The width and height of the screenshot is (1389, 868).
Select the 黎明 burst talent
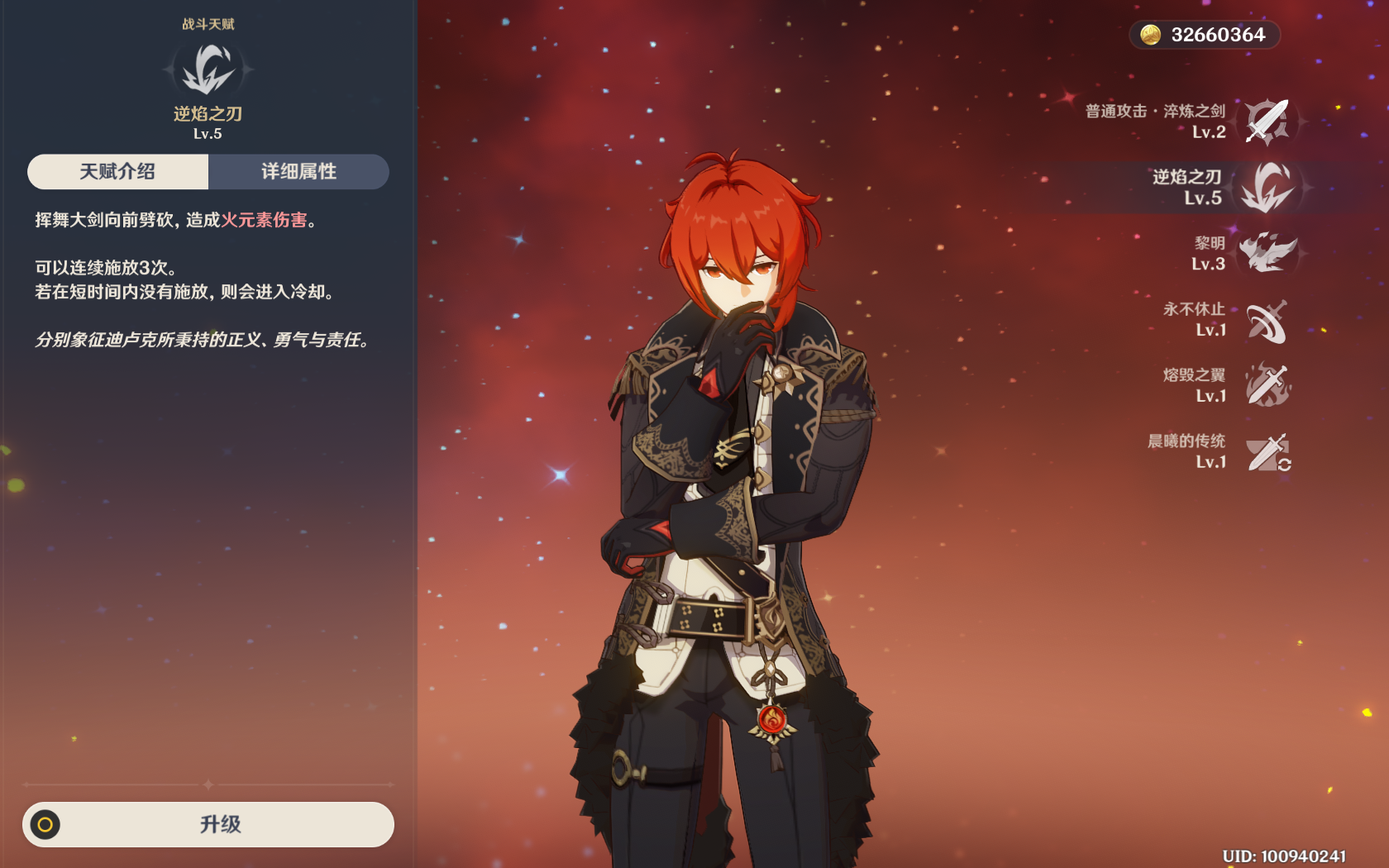(1267, 254)
